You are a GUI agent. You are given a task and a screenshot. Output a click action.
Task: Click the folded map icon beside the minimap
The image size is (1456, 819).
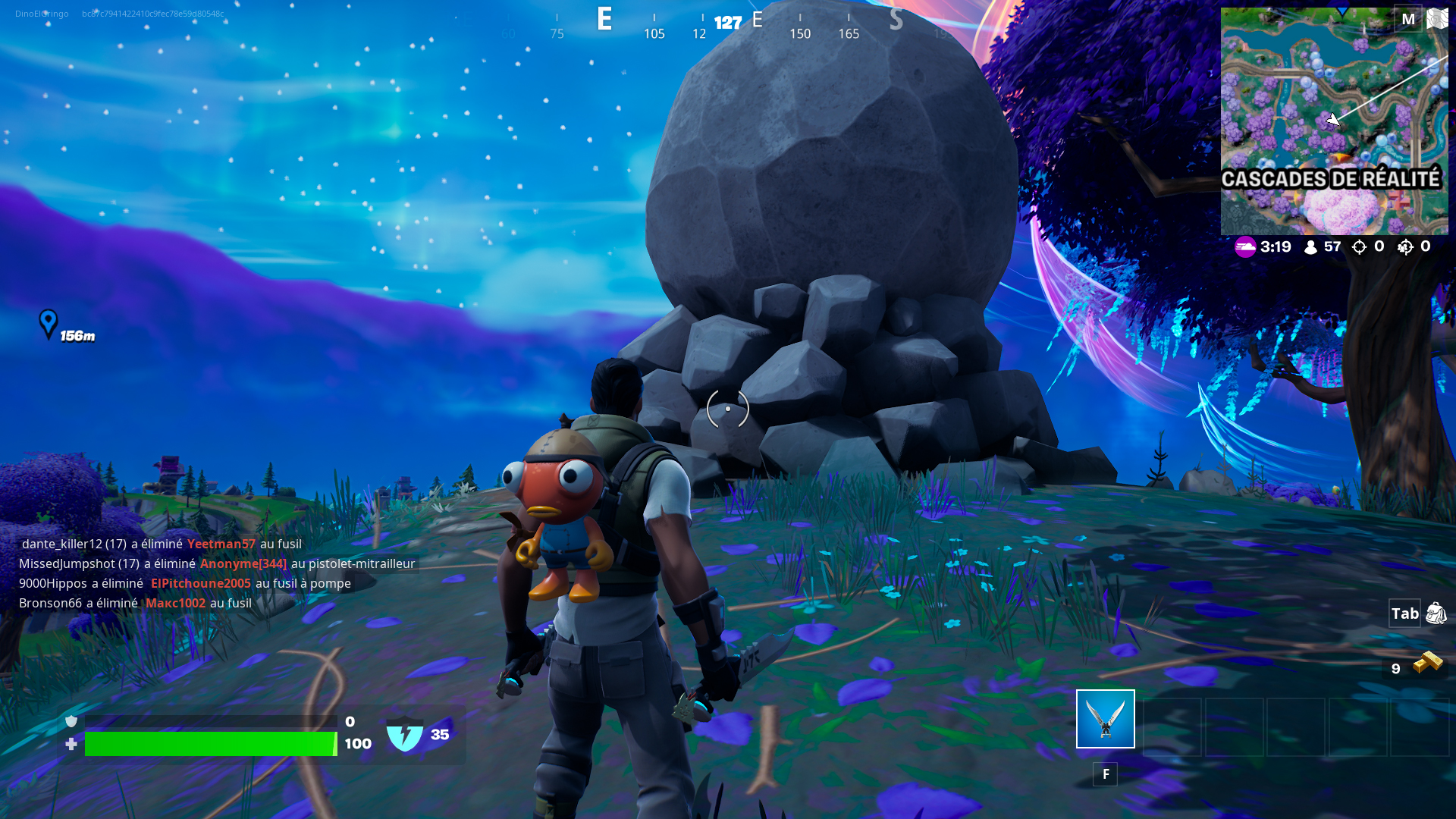coord(1437,19)
